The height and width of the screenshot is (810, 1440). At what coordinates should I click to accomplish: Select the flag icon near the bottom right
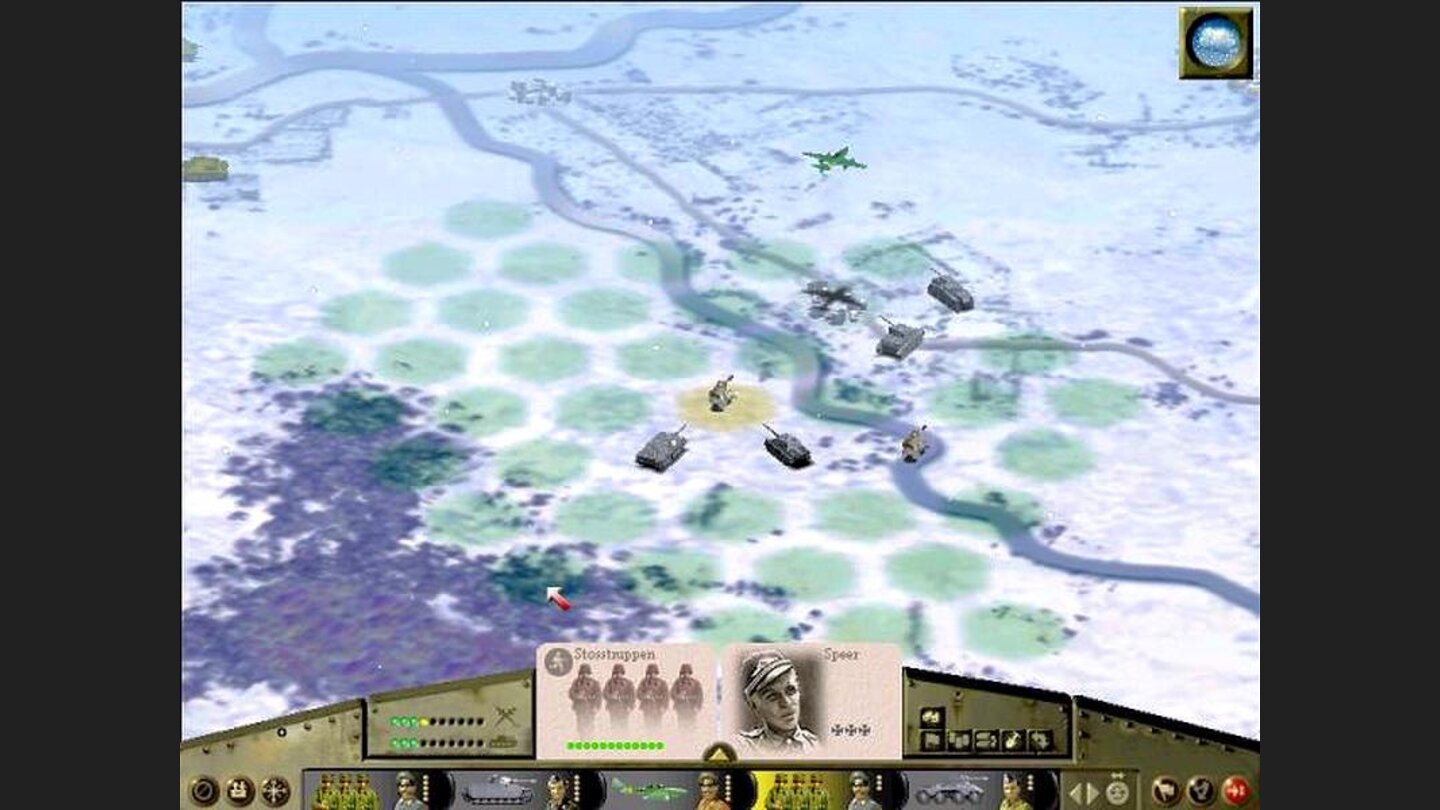[x=1167, y=790]
